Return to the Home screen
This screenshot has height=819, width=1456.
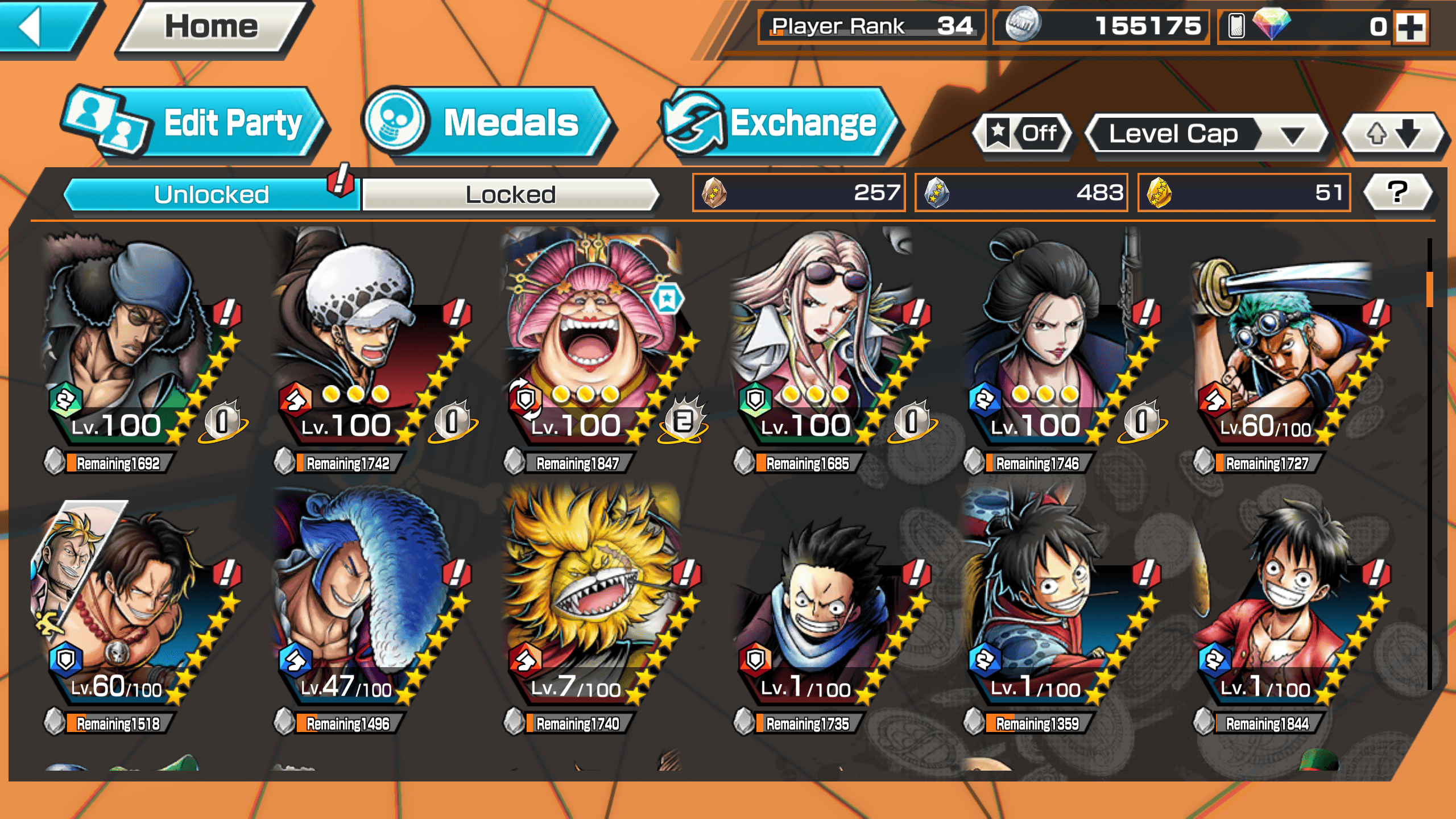click(212, 27)
